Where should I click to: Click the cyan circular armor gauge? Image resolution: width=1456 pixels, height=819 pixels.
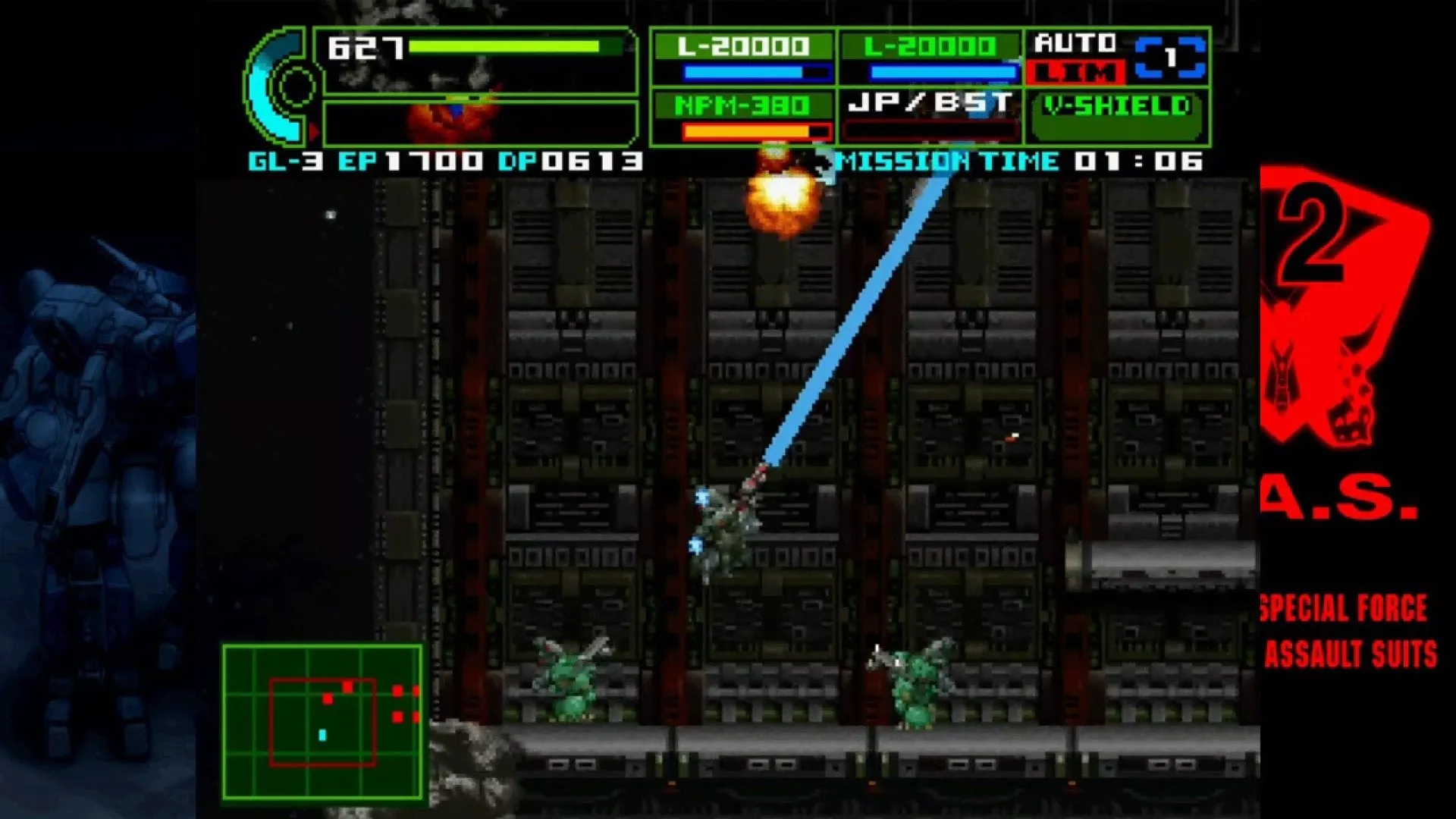[x=282, y=86]
